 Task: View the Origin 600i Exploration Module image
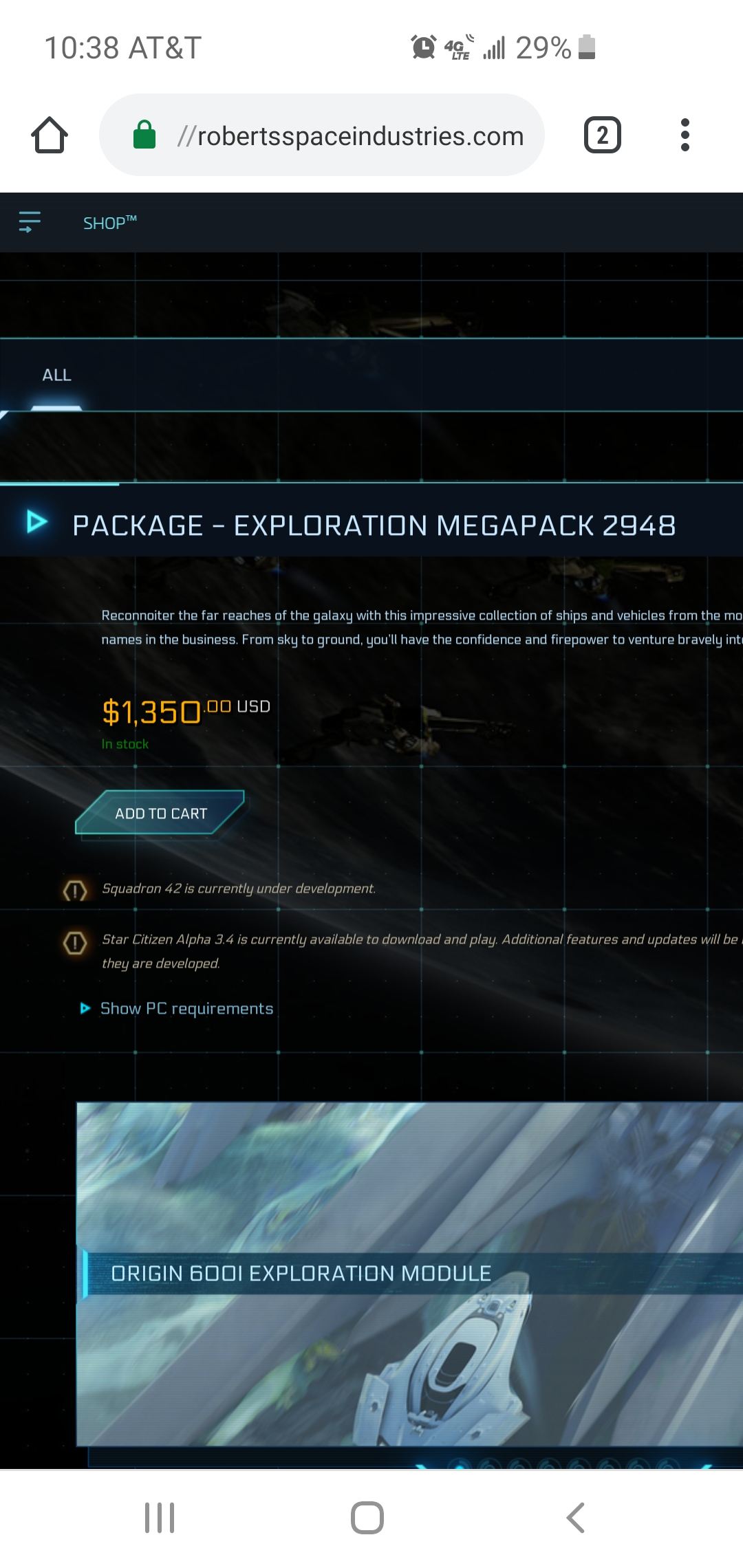409,1274
